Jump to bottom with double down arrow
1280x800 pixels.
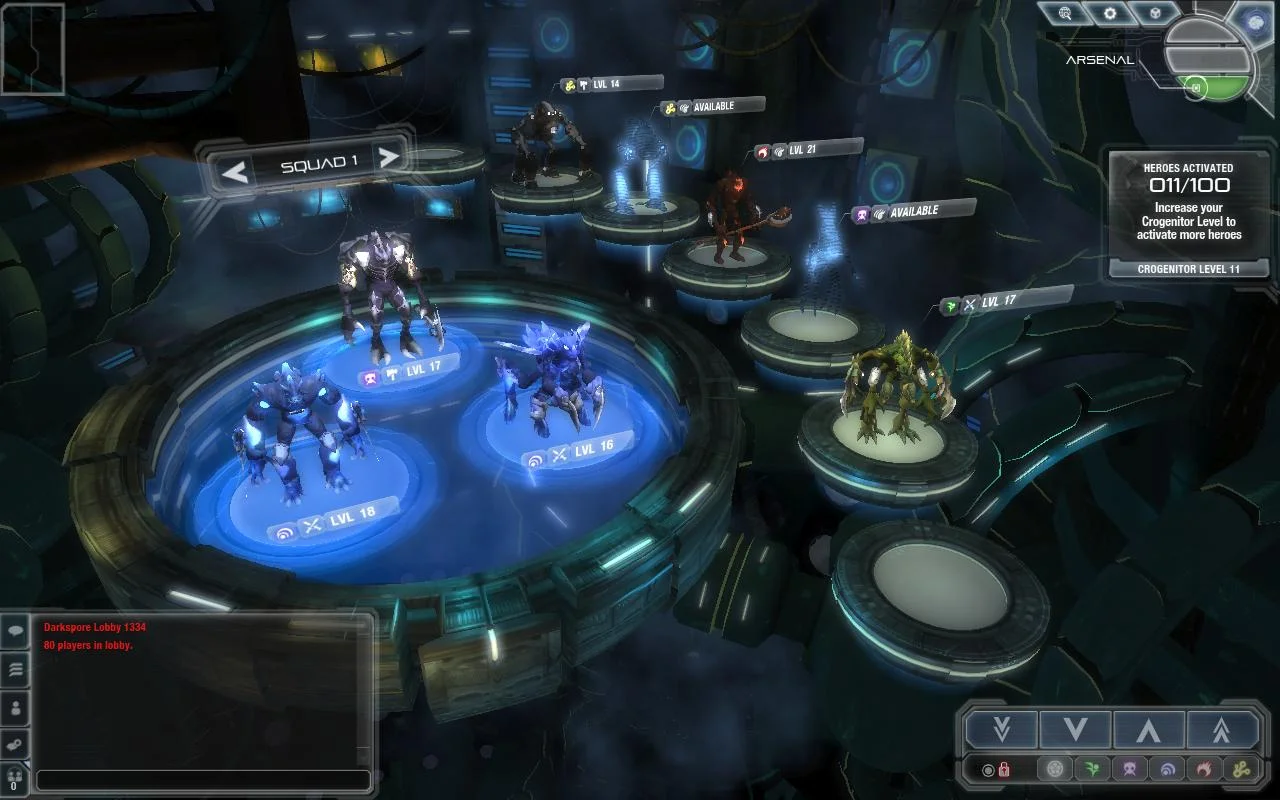pos(1002,730)
